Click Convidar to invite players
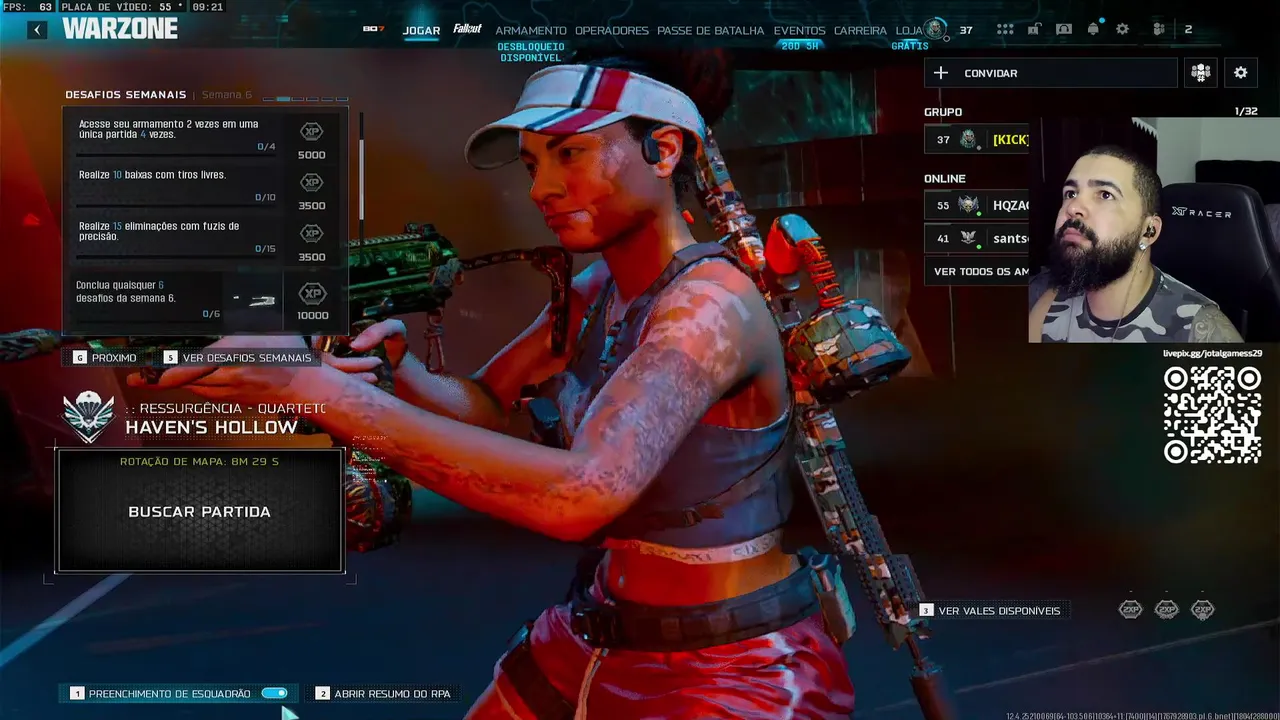The width and height of the screenshot is (1280, 720). click(1050, 73)
